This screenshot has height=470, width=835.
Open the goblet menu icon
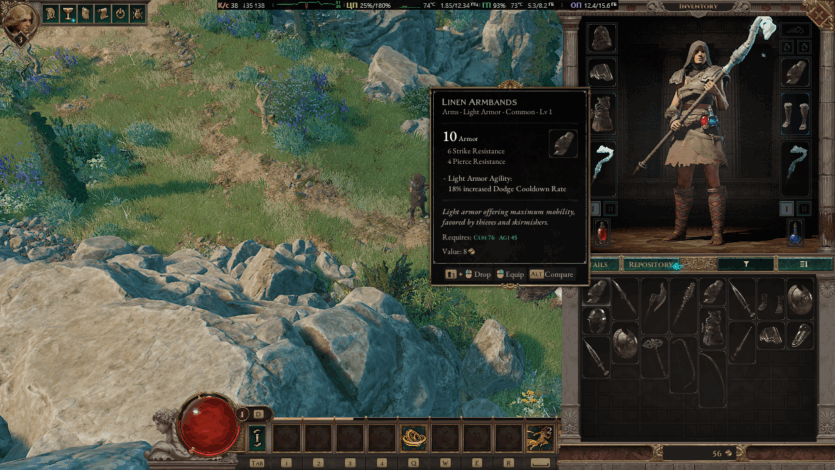[68, 13]
